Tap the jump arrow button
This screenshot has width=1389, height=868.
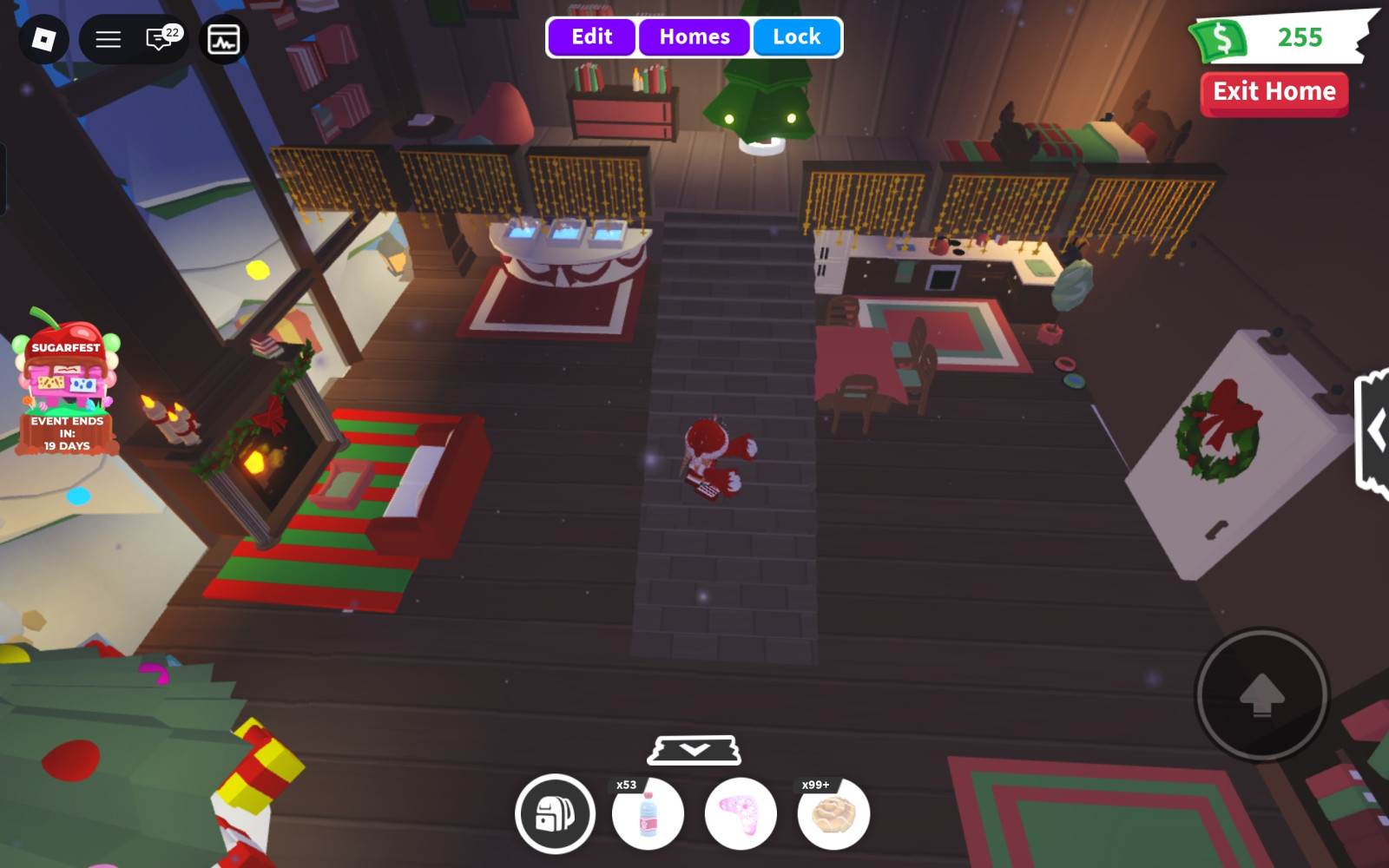click(1261, 694)
